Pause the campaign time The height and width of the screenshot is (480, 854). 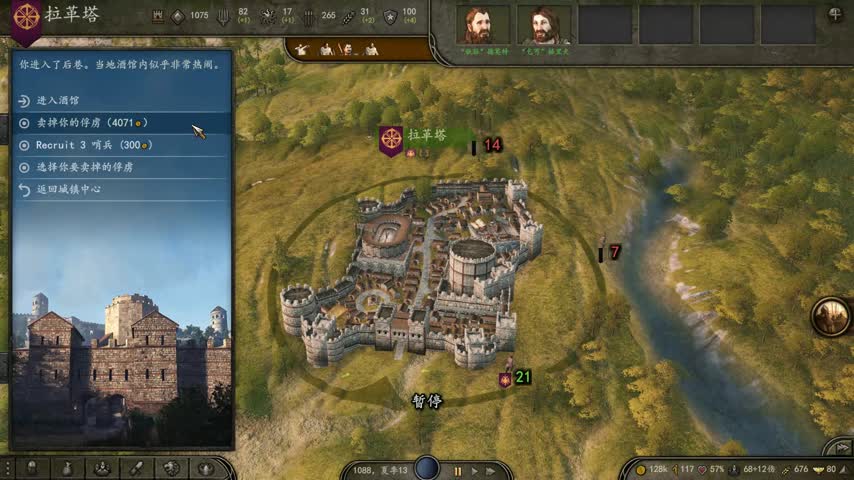(458, 470)
